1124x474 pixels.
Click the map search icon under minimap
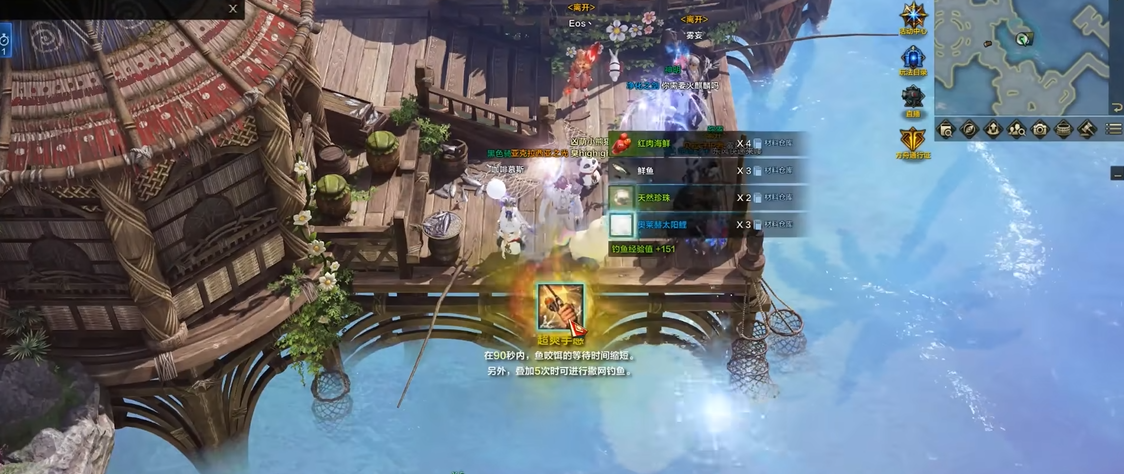tap(946, 129)
